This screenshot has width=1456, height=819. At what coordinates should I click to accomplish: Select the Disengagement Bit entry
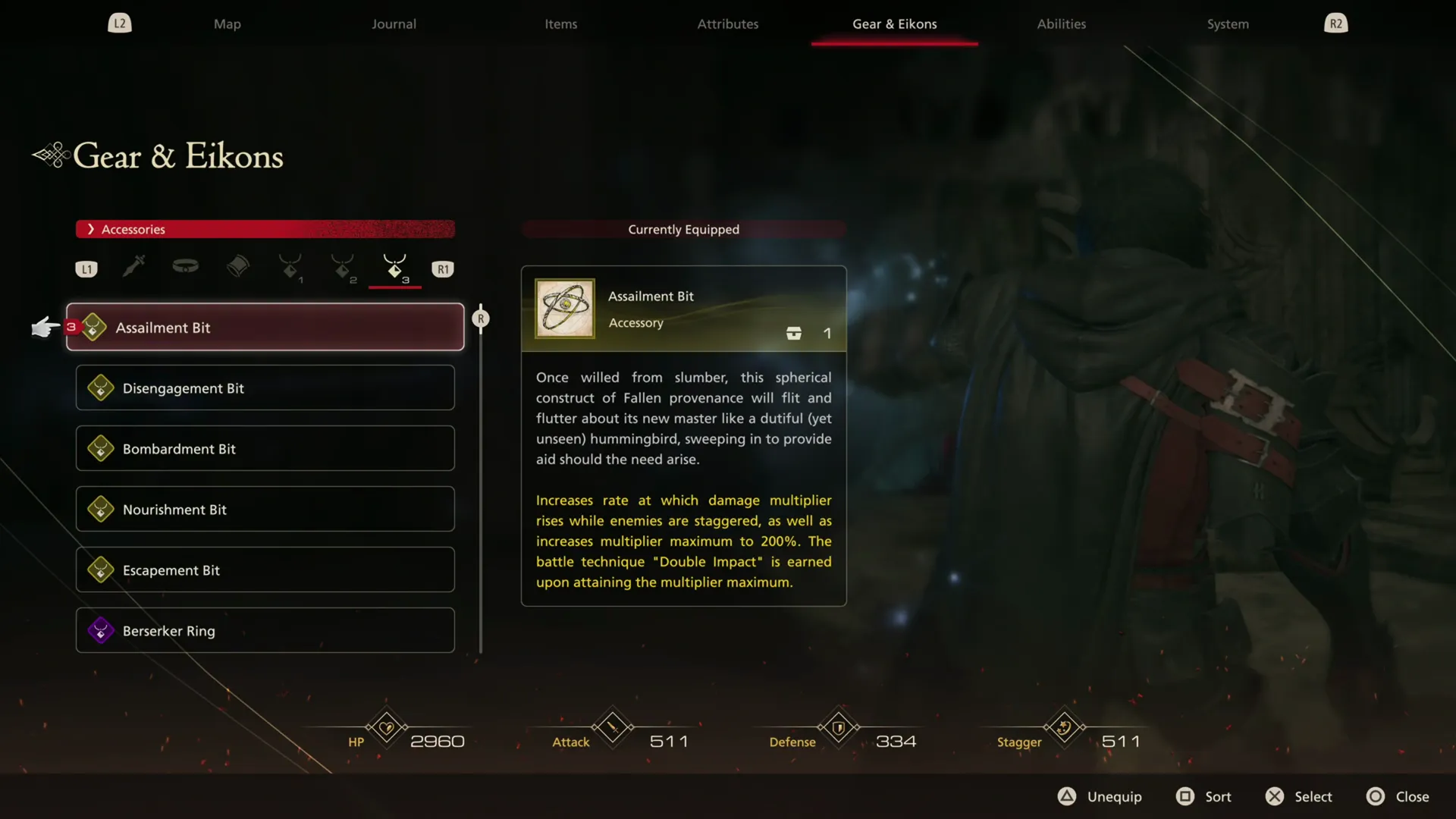(264, 388)
